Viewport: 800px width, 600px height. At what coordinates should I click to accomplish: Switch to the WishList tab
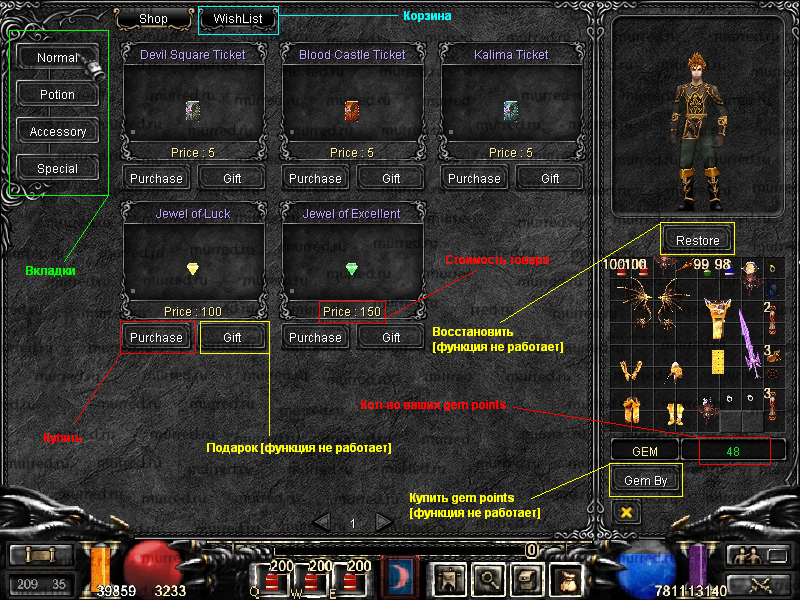(x=237, y=18)
